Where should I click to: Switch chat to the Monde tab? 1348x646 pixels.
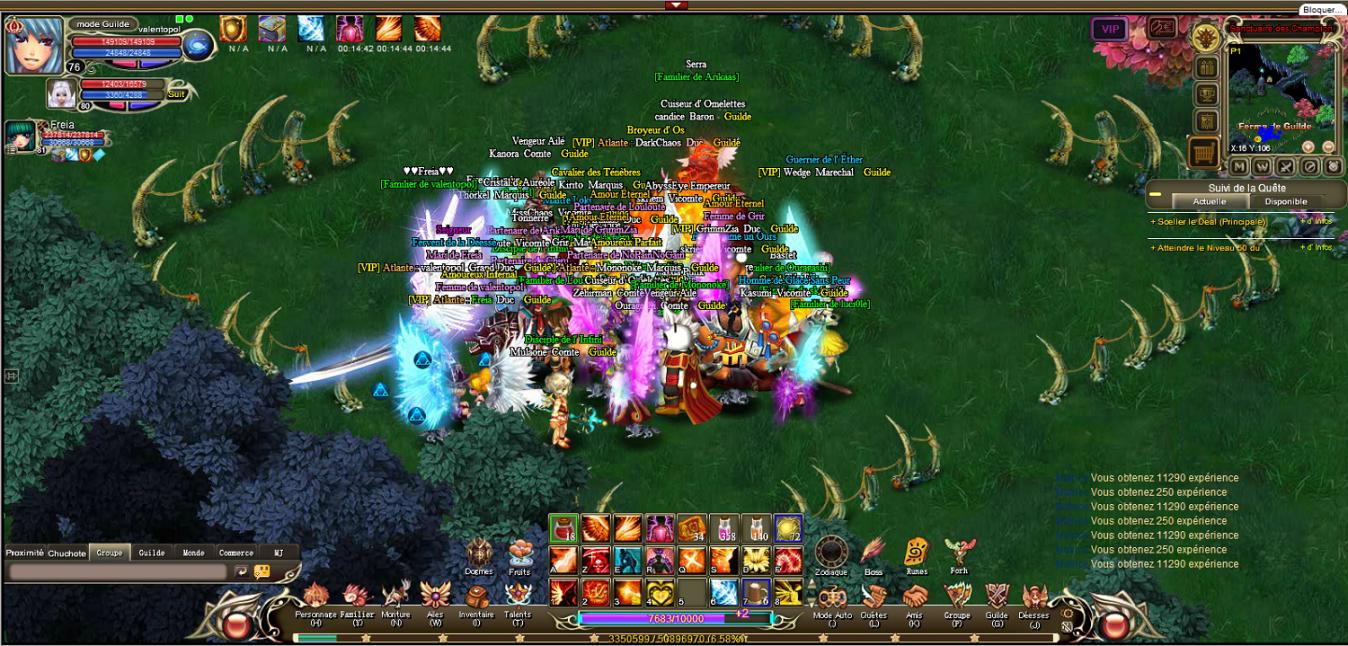click(193, 552)
